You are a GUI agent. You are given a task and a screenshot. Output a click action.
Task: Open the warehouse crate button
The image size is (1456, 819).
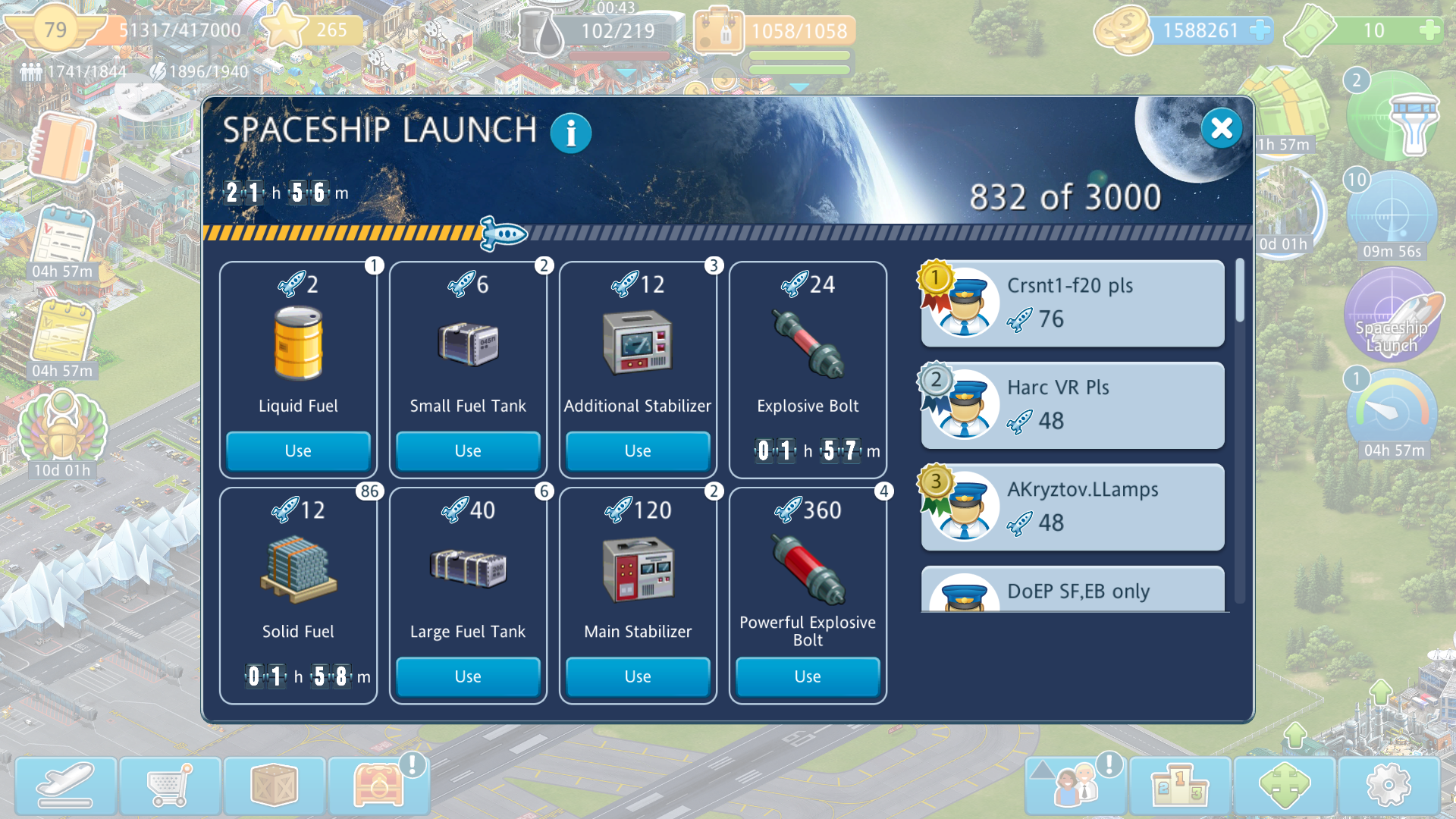click(275, 786)
